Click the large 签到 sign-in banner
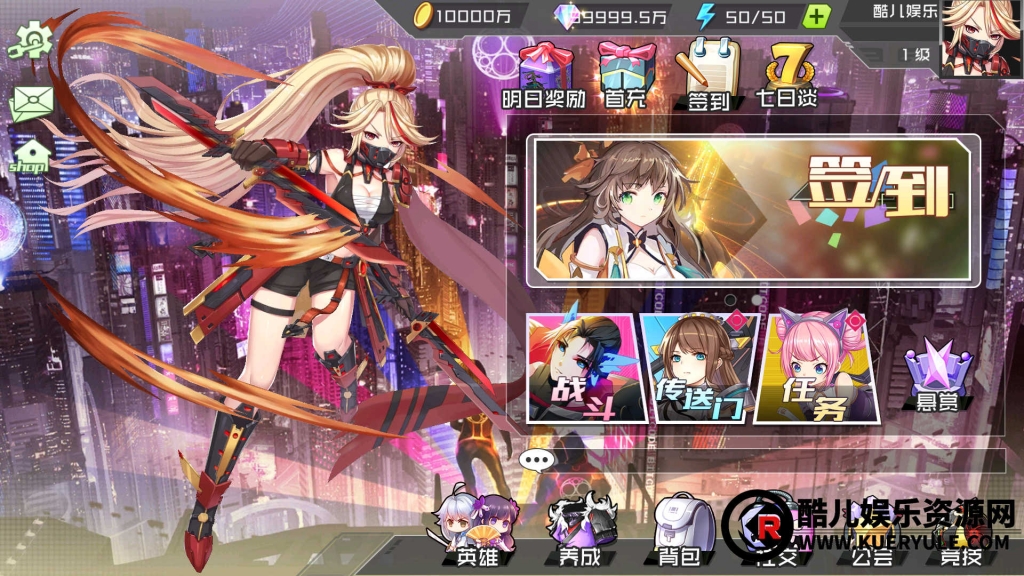The image size is (1024, 576). tap(756, 211)
